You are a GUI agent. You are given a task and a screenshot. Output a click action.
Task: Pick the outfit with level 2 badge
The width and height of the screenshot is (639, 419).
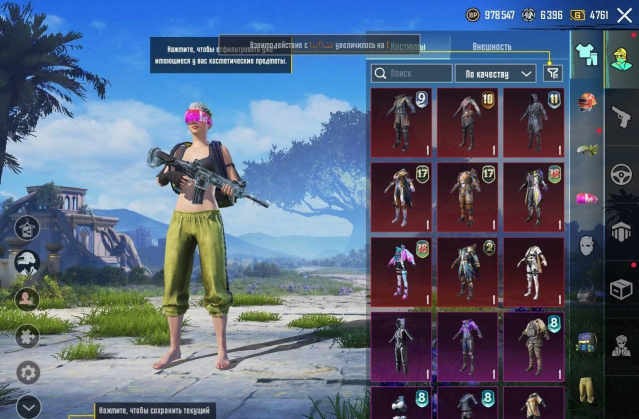(x=467, y=270)
